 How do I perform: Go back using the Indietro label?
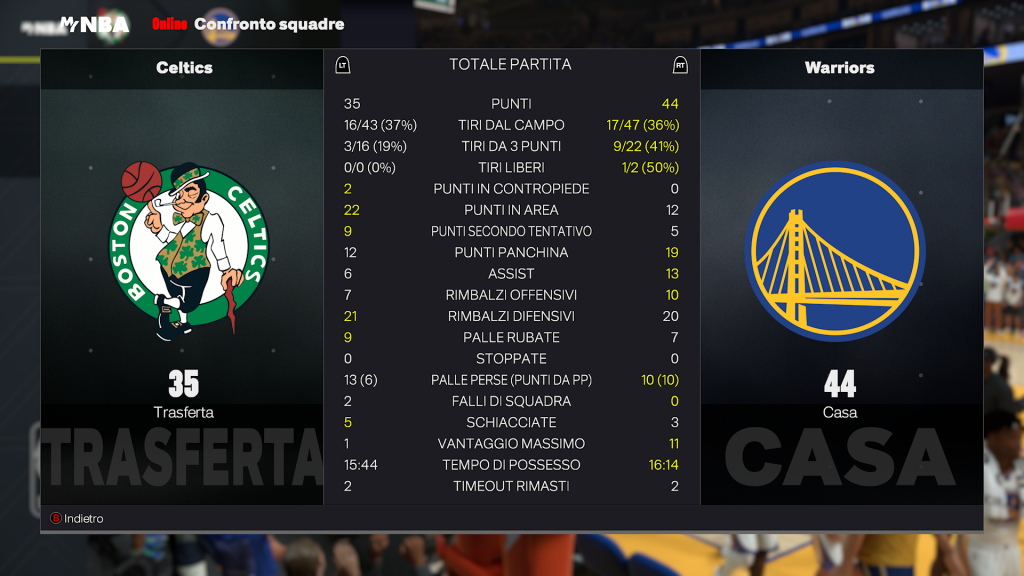pyautogui.click(x=83, y=518)
